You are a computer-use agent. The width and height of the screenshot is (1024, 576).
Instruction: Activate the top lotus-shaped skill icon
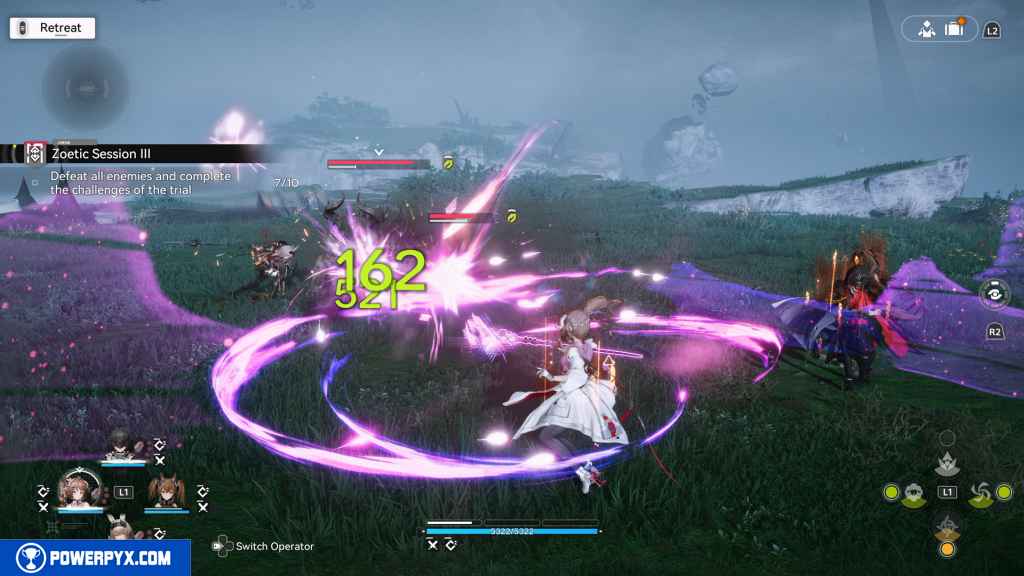click(947, 463)
